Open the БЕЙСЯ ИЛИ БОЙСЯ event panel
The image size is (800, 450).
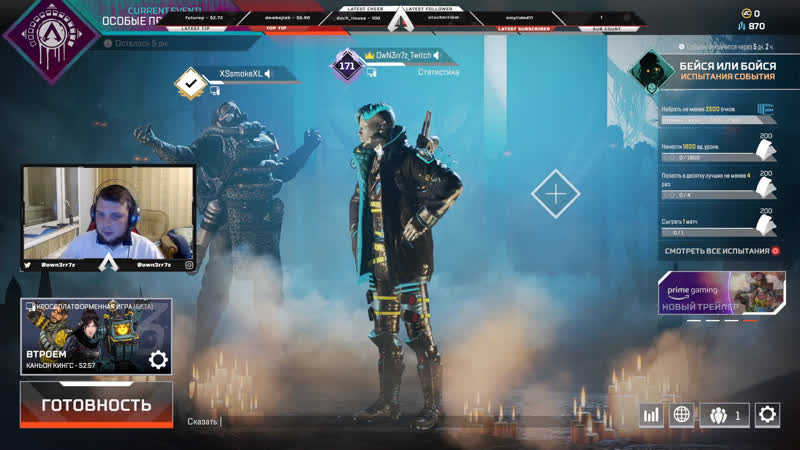coord(715,69)
